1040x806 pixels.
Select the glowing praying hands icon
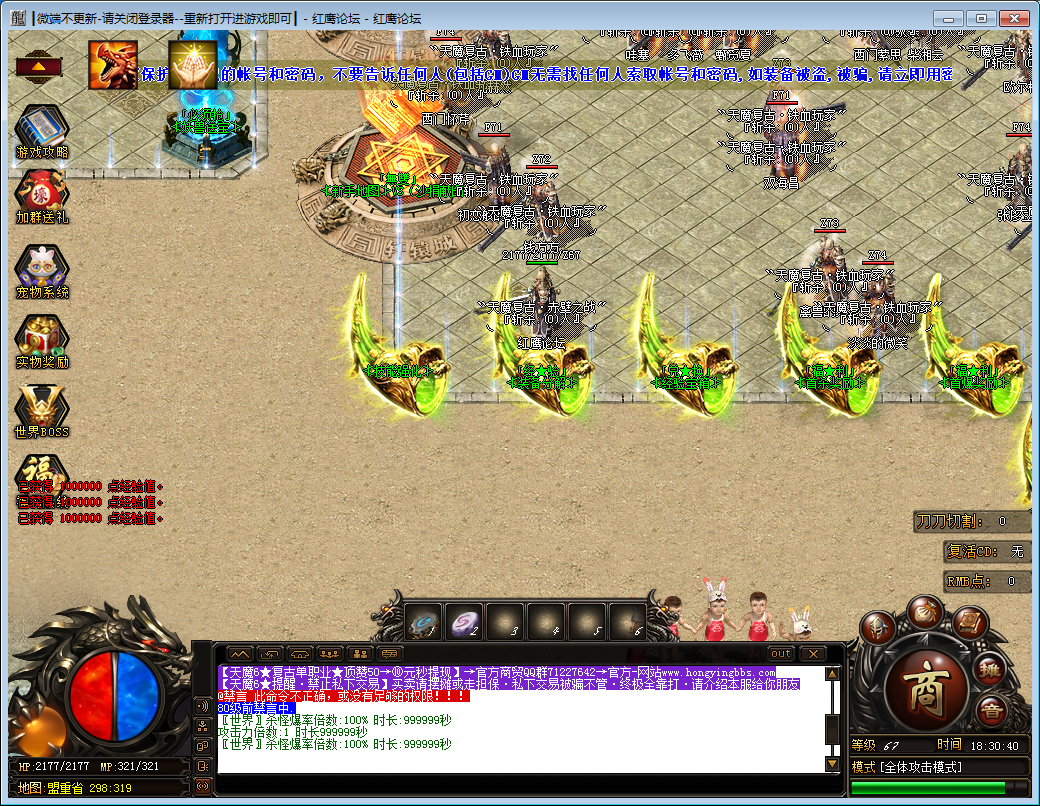pos(192,65)
